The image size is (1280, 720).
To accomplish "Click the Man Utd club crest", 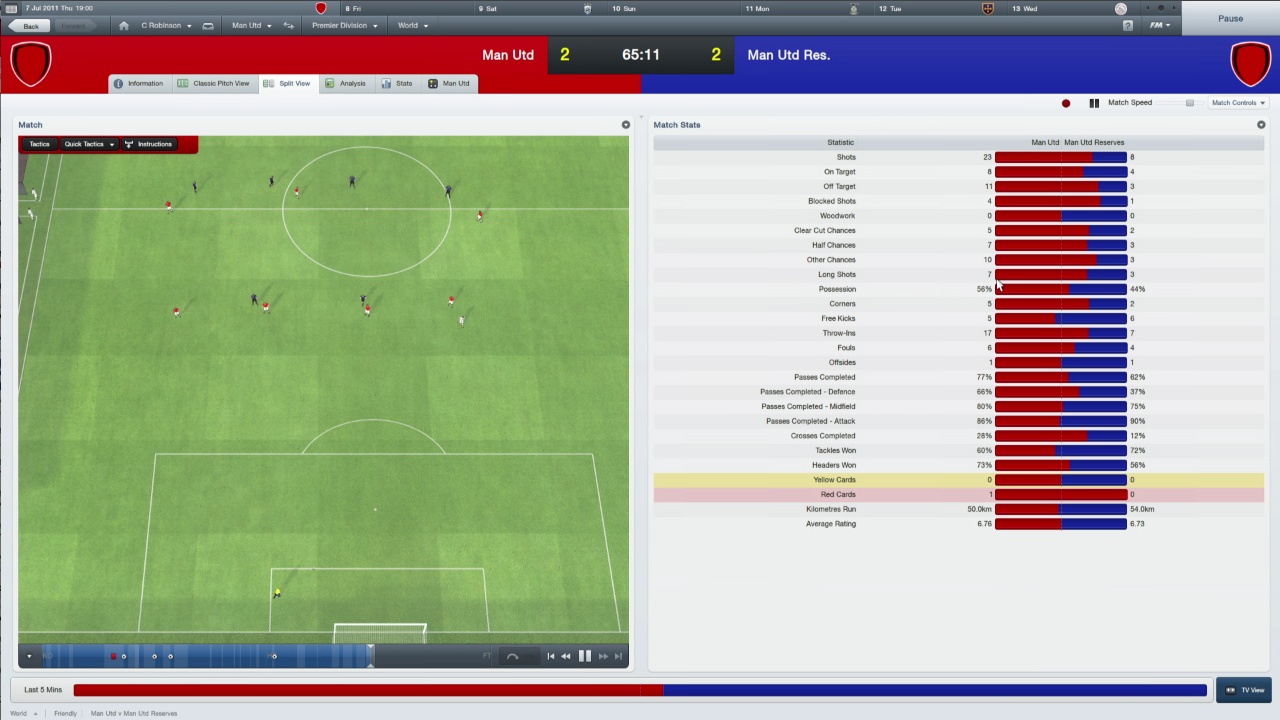I will (x=30, y=62).
